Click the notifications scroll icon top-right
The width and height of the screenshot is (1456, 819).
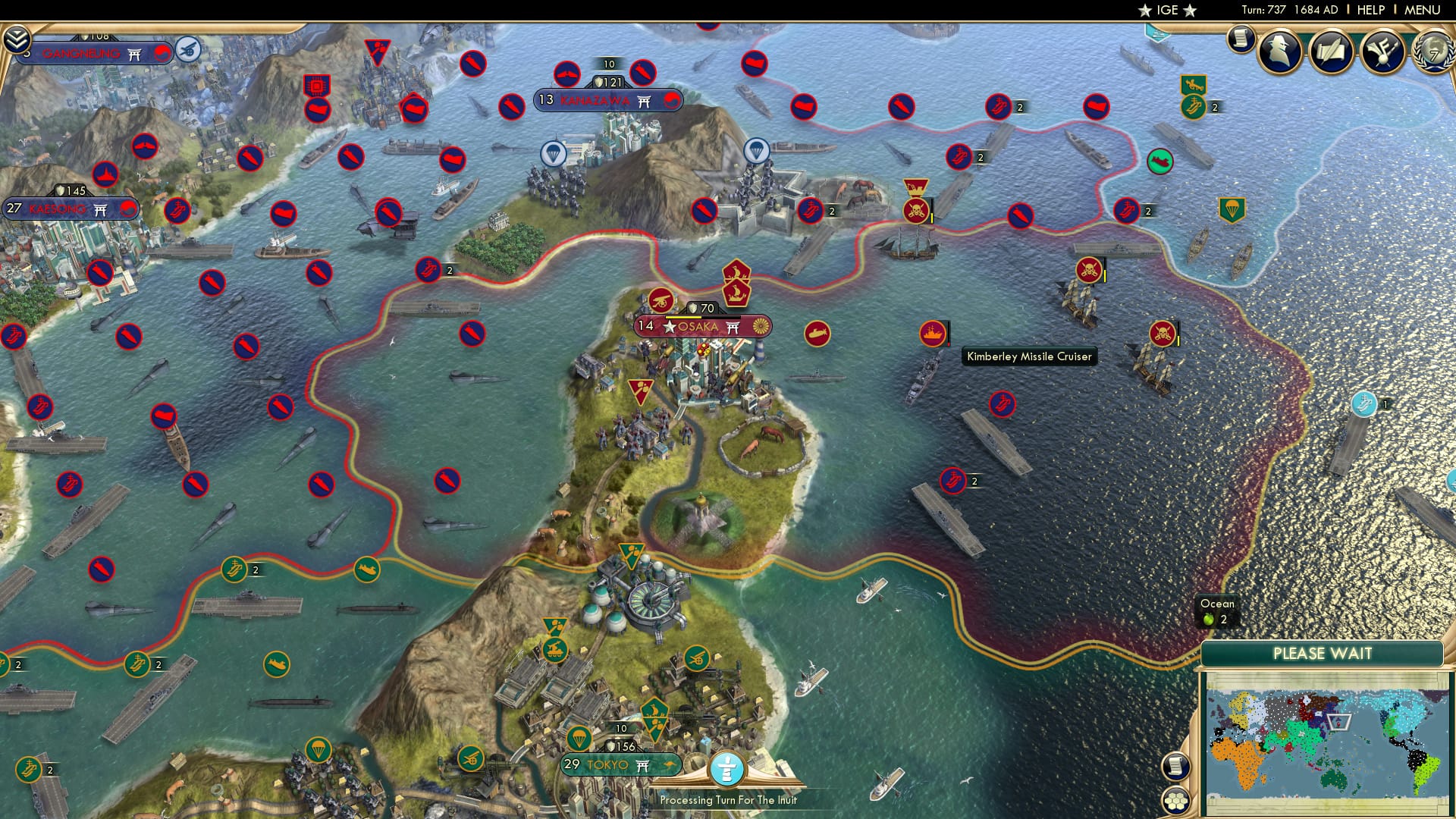pyautogui.click(x=1241, y=42)
